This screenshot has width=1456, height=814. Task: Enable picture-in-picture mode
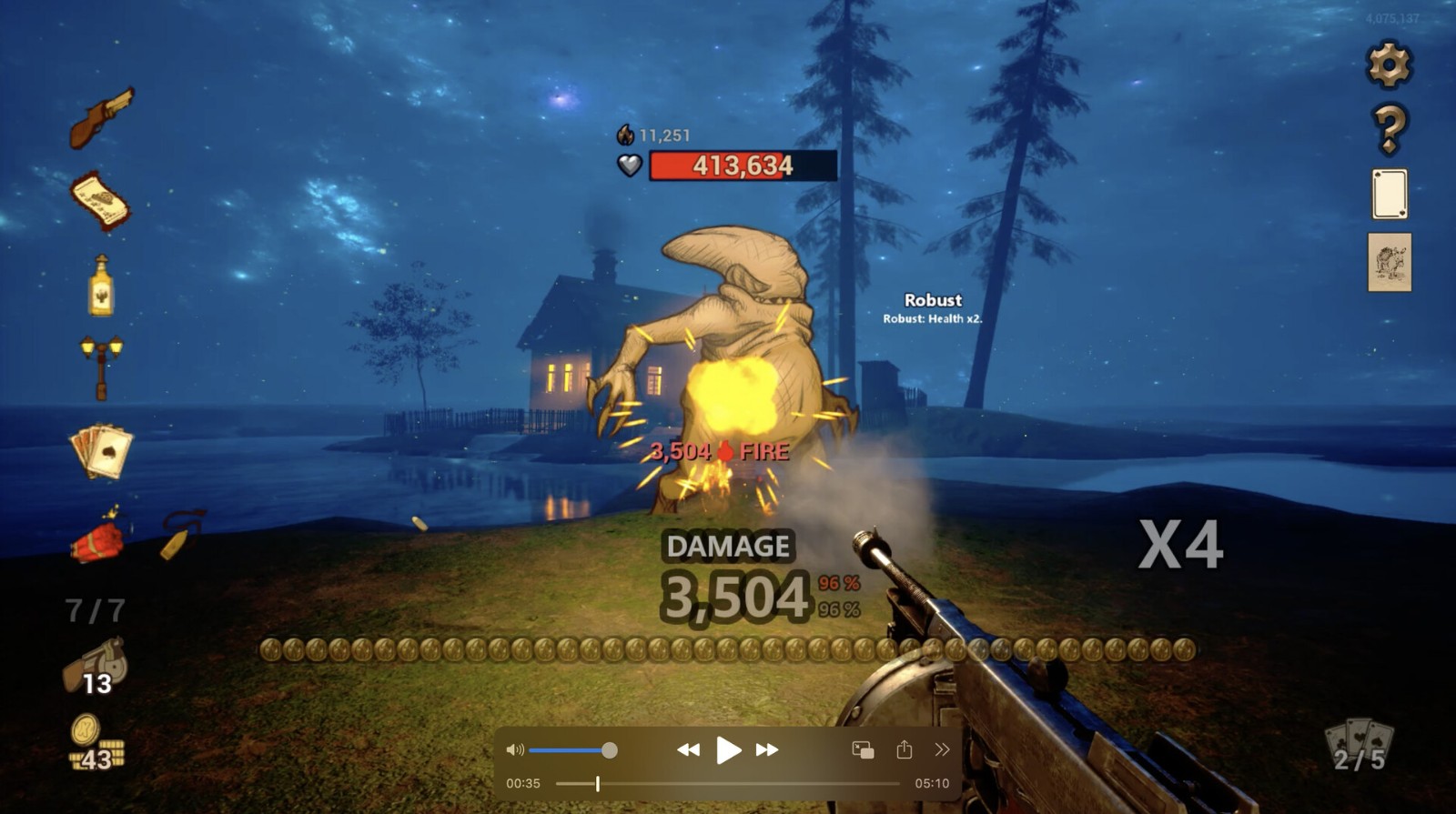click(x=862, y=749)
